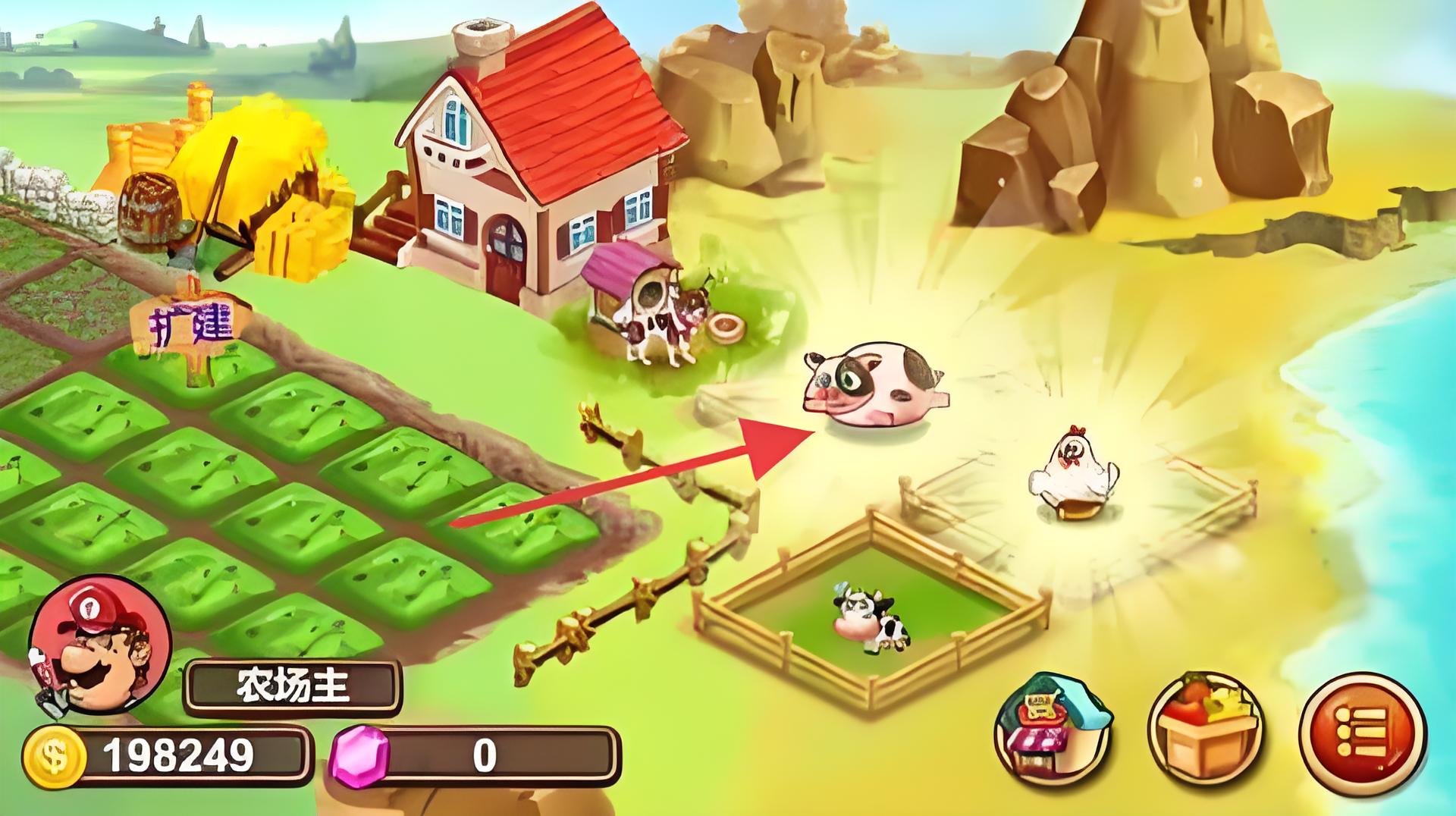
Task: Select the 农场主 name plate
Action: 293,686
